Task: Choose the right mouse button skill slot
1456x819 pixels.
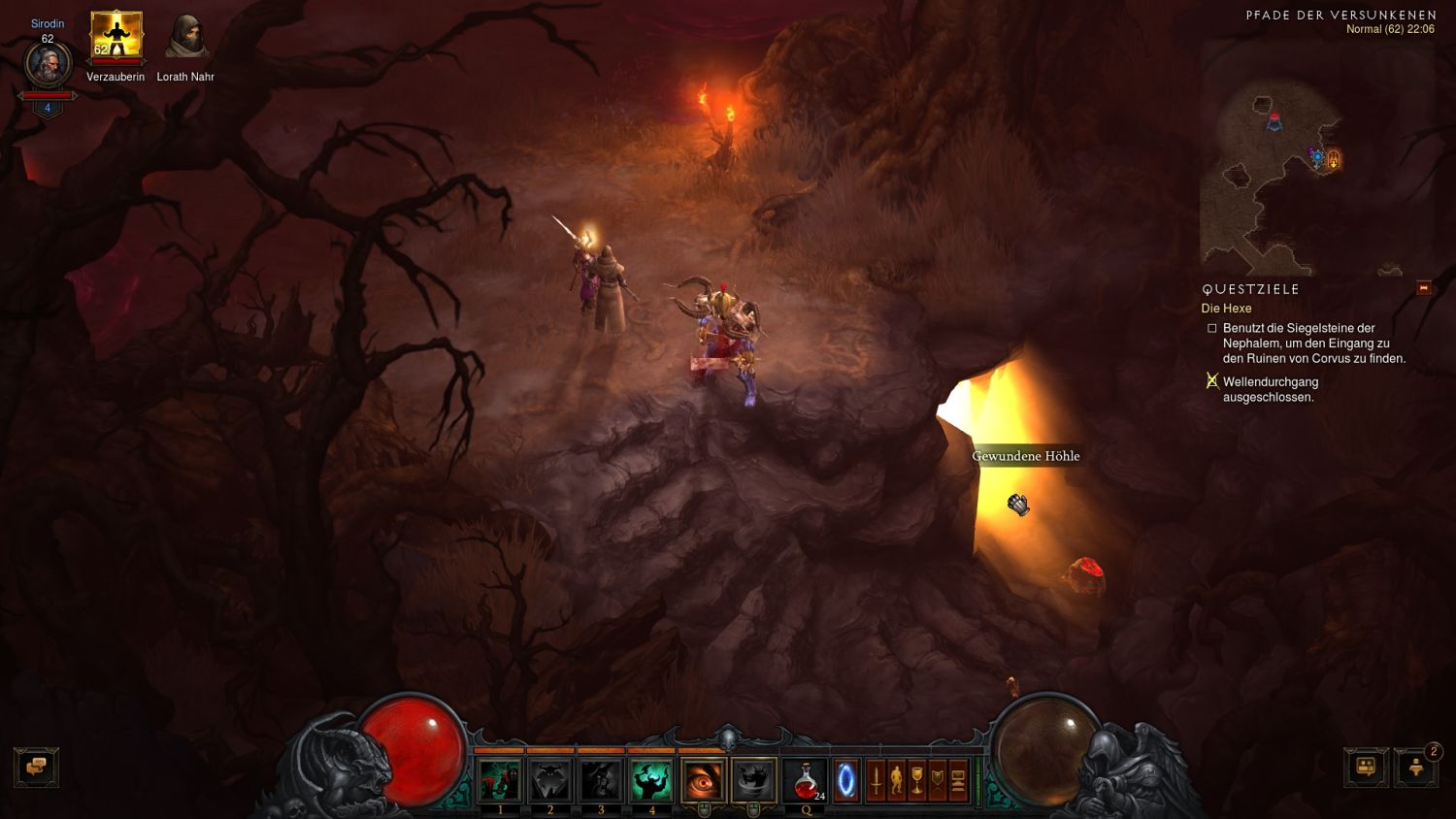Action: pos(753,780)
